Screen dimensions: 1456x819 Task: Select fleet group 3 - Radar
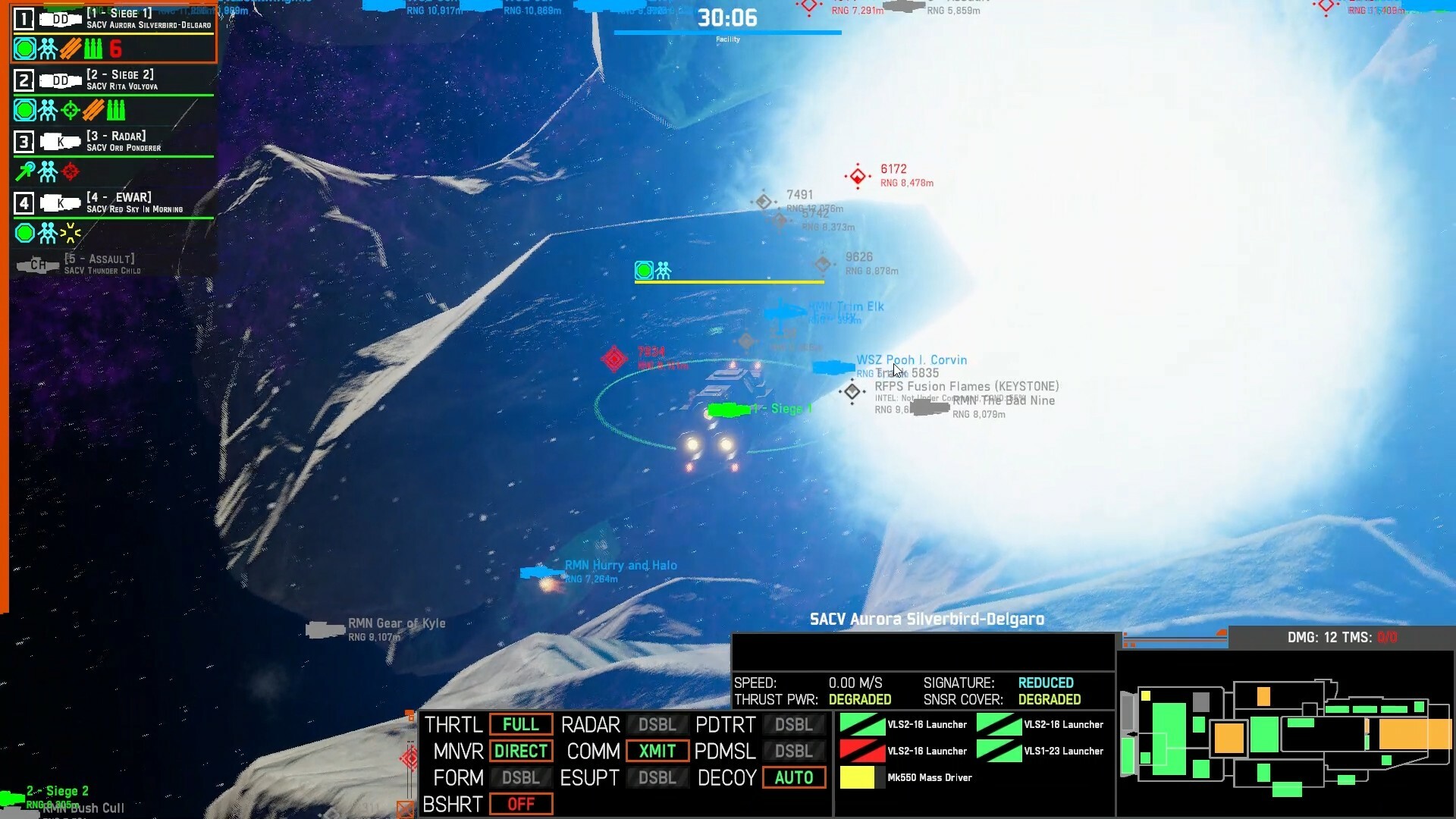[x=112, y=141]
